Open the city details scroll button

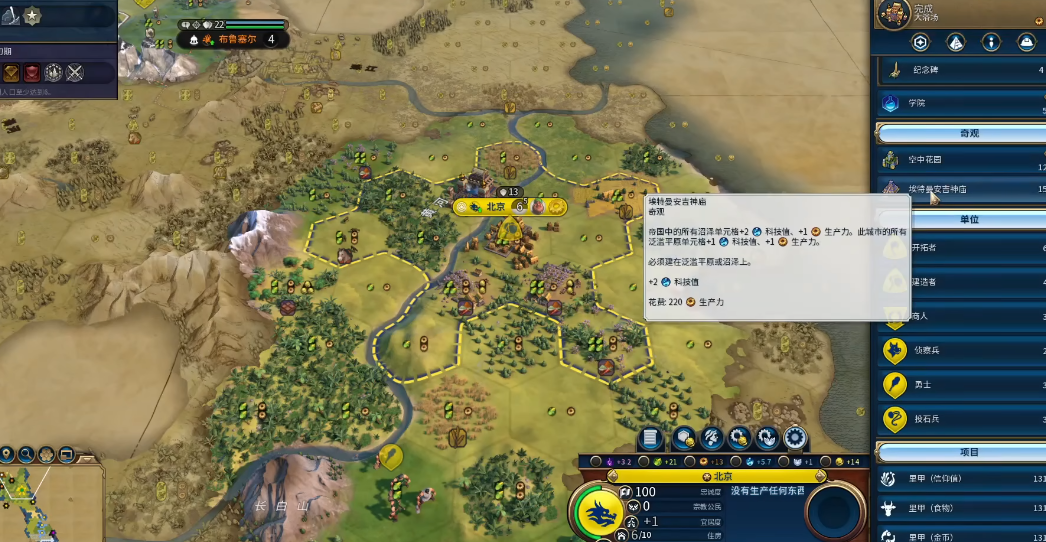(650, 437)
